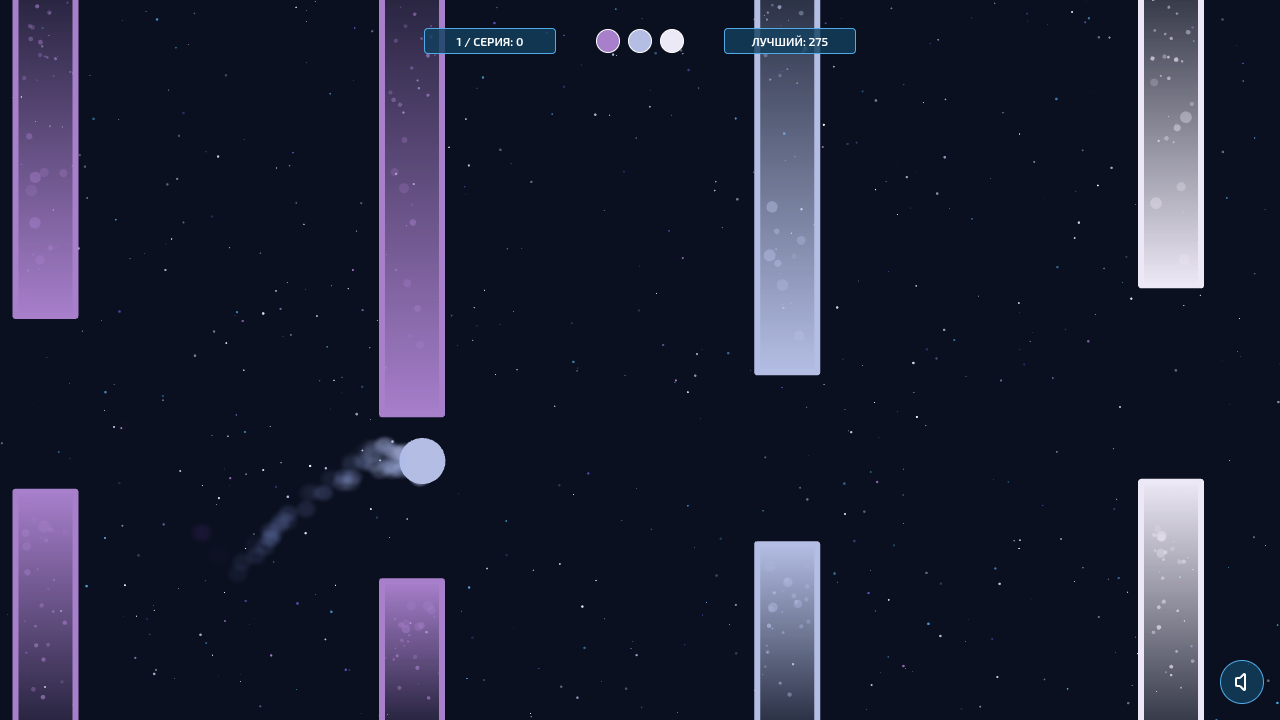
Task: Click the score badge labeled 1 / СЕРИЯ: 0
Action: point(490,41)
